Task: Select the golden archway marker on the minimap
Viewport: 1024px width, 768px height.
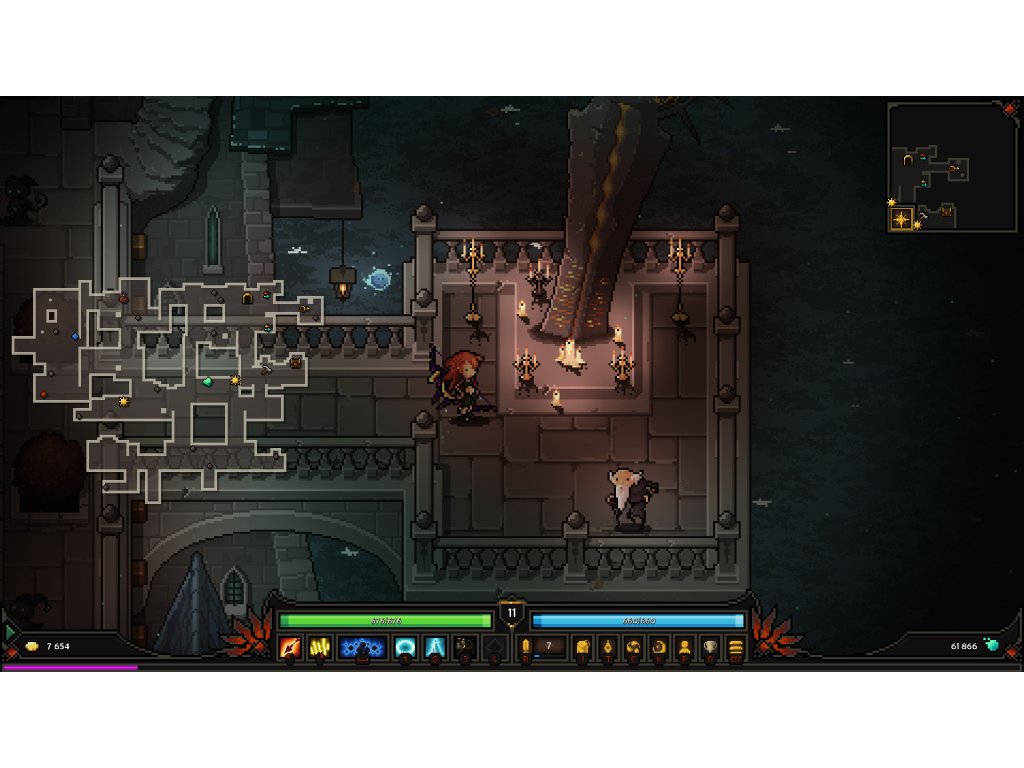Action: pyautogui.click(x=908, y=160)
